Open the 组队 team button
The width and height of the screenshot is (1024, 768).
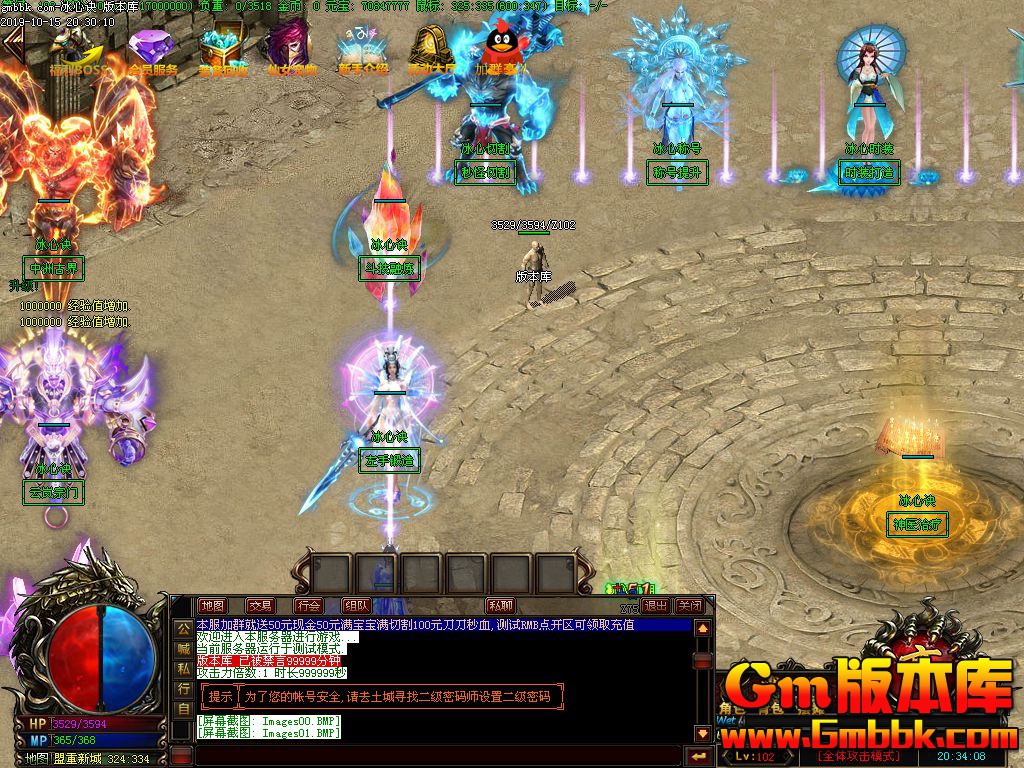pos(357,605)
